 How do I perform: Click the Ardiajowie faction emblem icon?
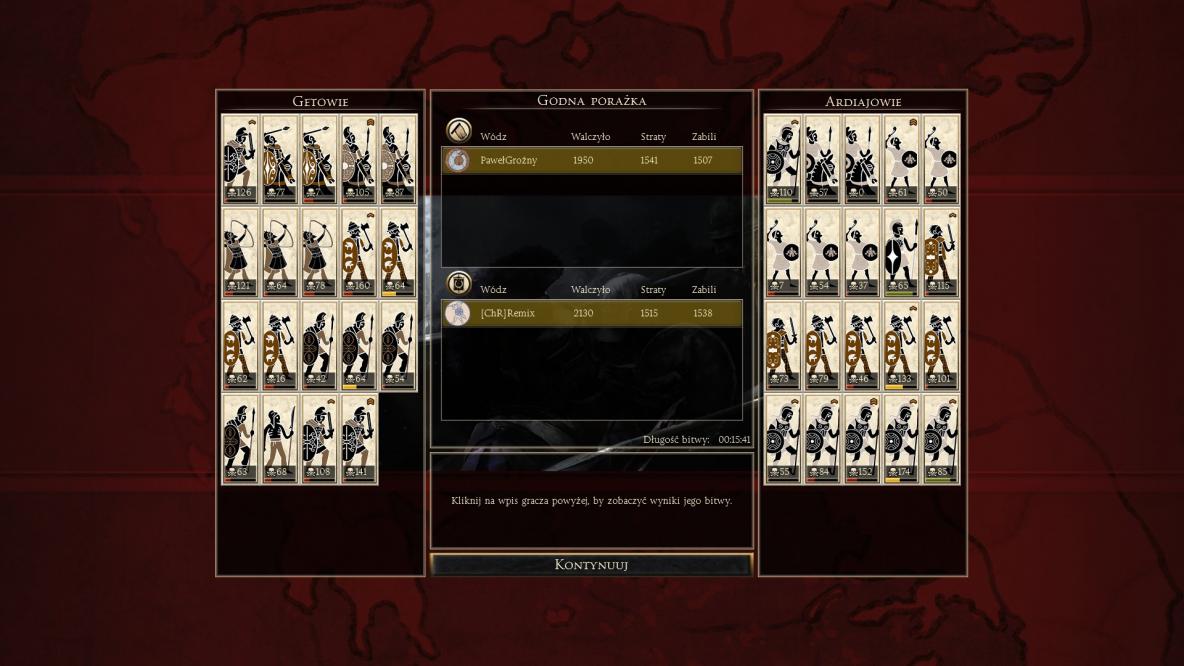tap(458, 284)
